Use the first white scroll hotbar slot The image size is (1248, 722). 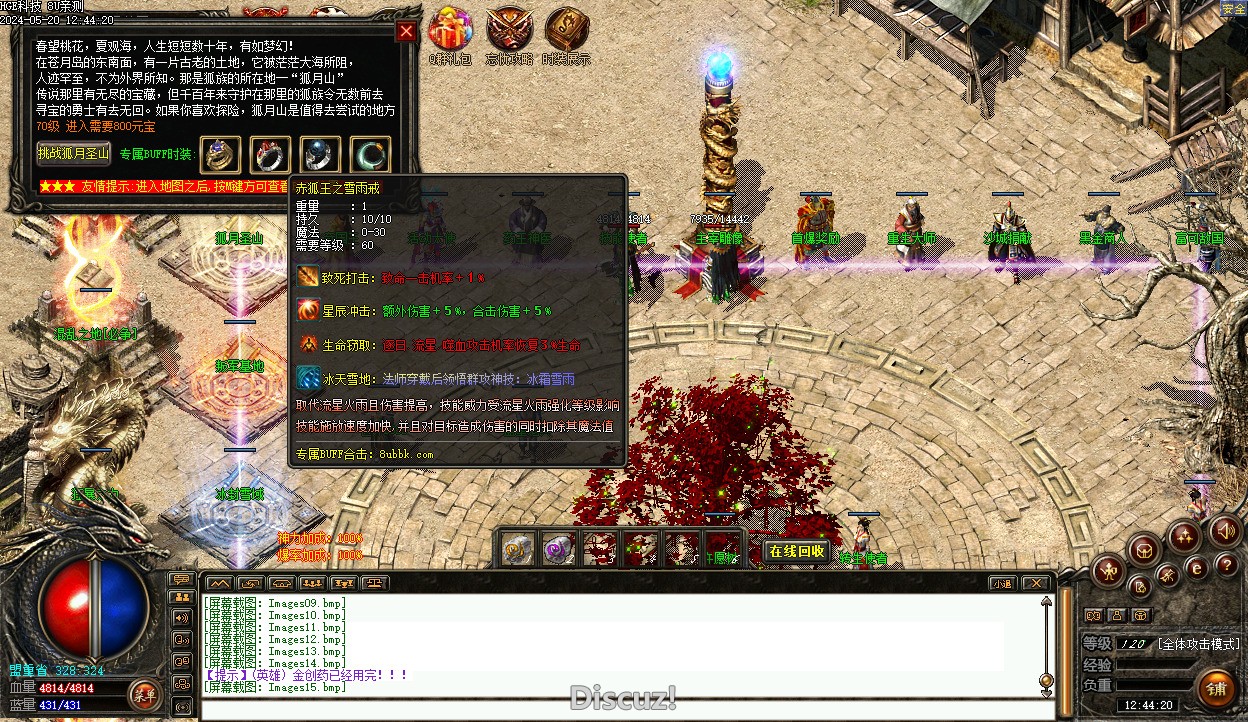[517, 549]
